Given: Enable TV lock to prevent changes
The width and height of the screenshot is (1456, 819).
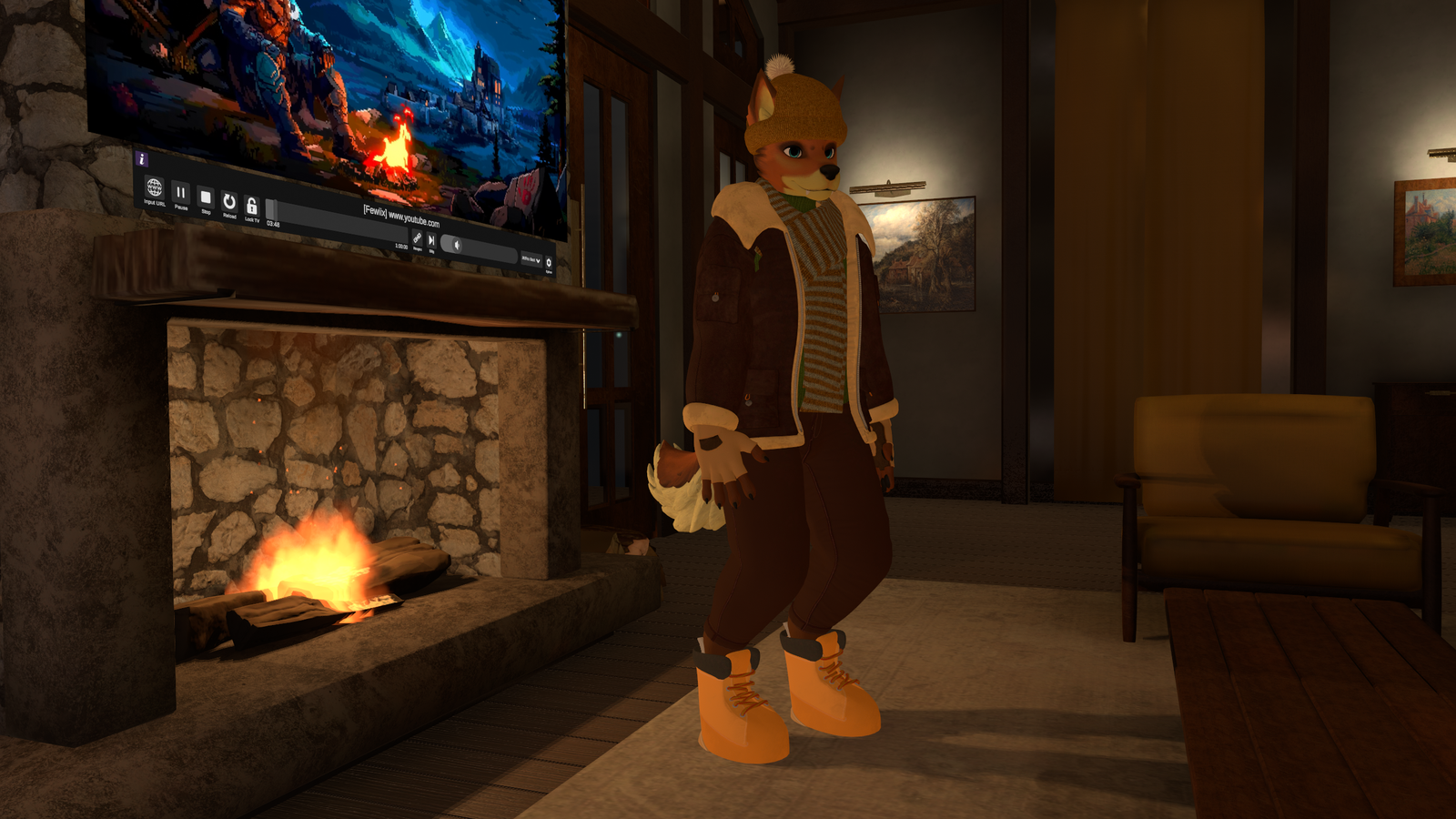Looking at the screenshot, I should tap(252, 207).
